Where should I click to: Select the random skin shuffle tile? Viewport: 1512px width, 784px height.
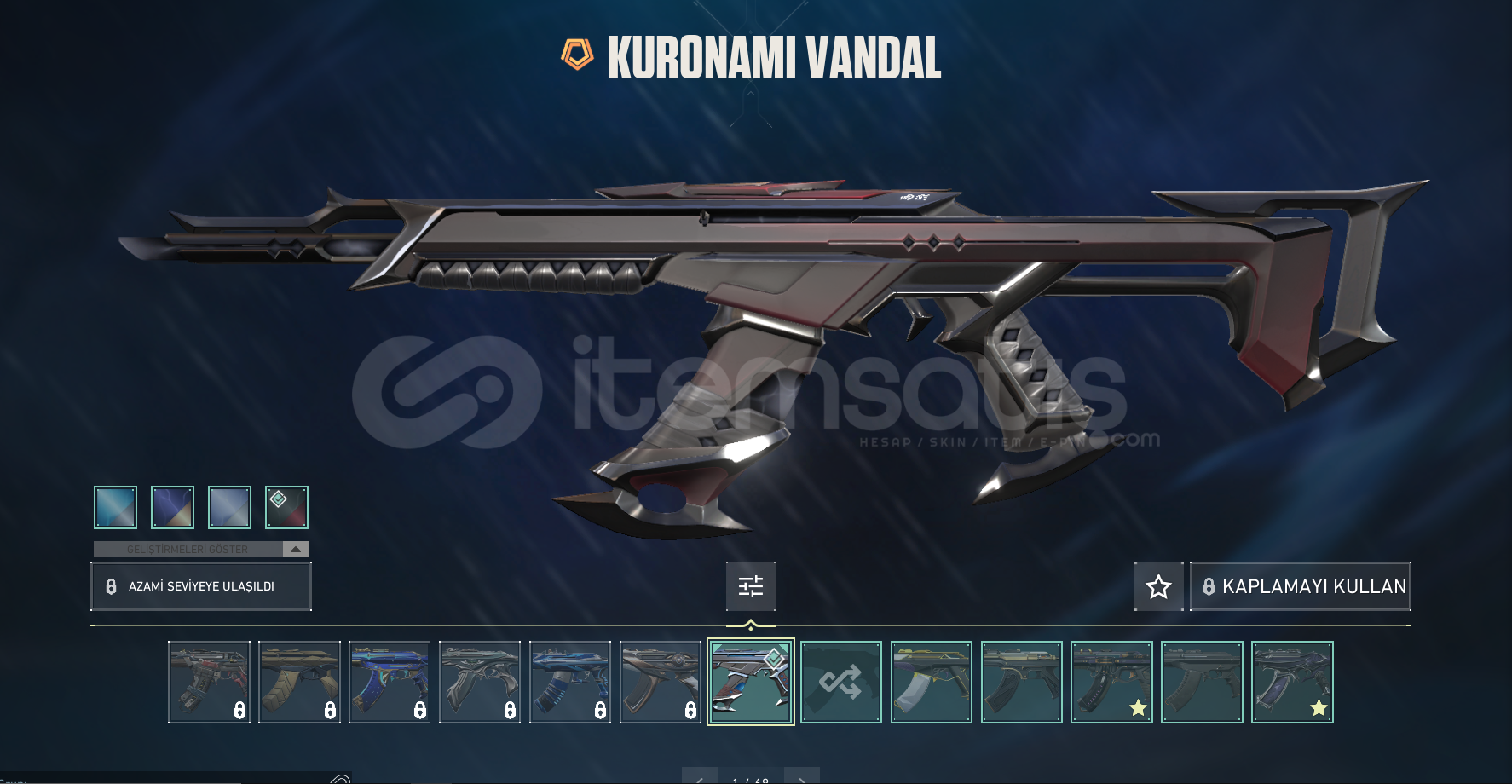841,682
